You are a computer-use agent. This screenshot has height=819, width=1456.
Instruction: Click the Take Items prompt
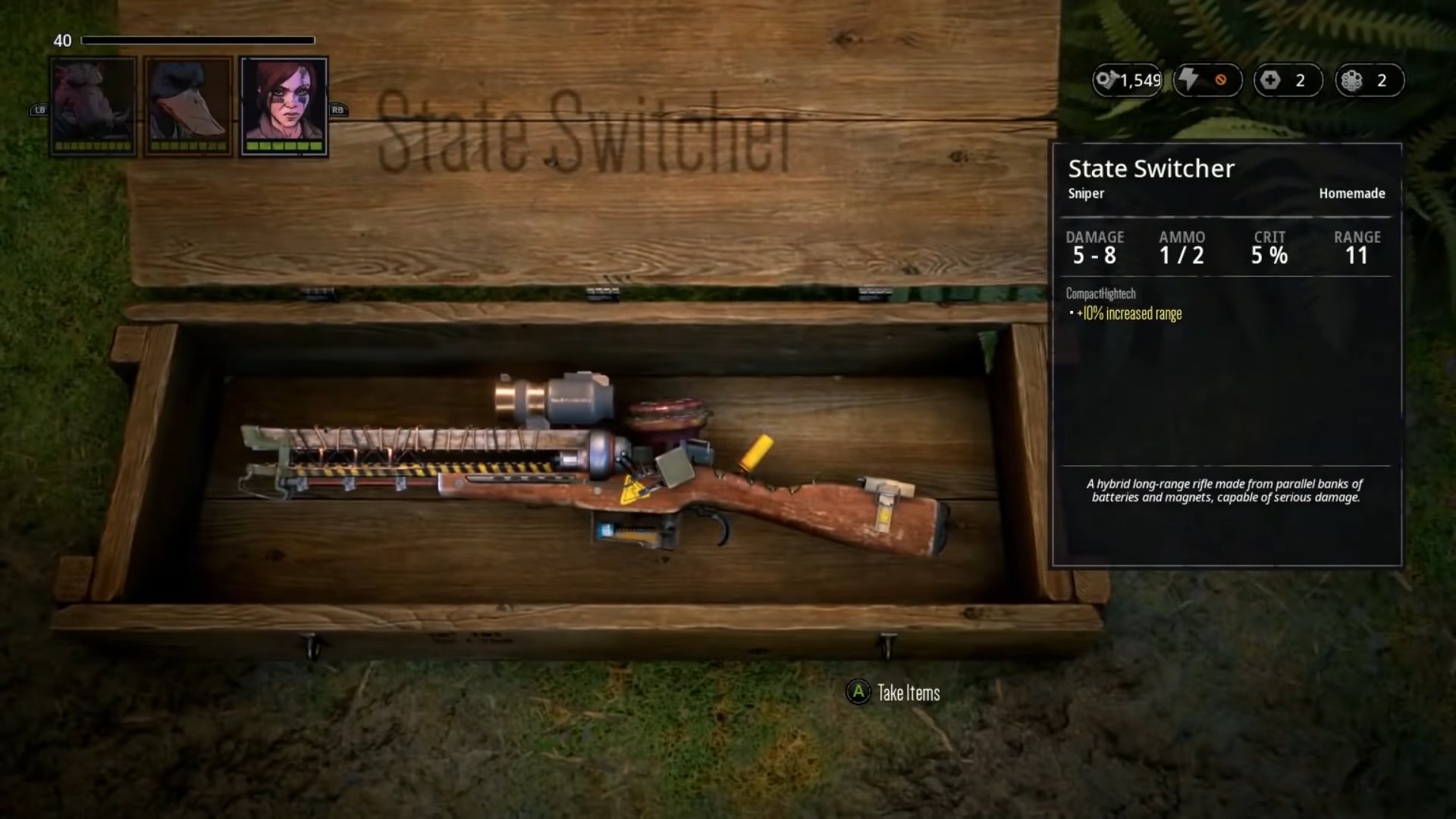(x=894, y=692)
